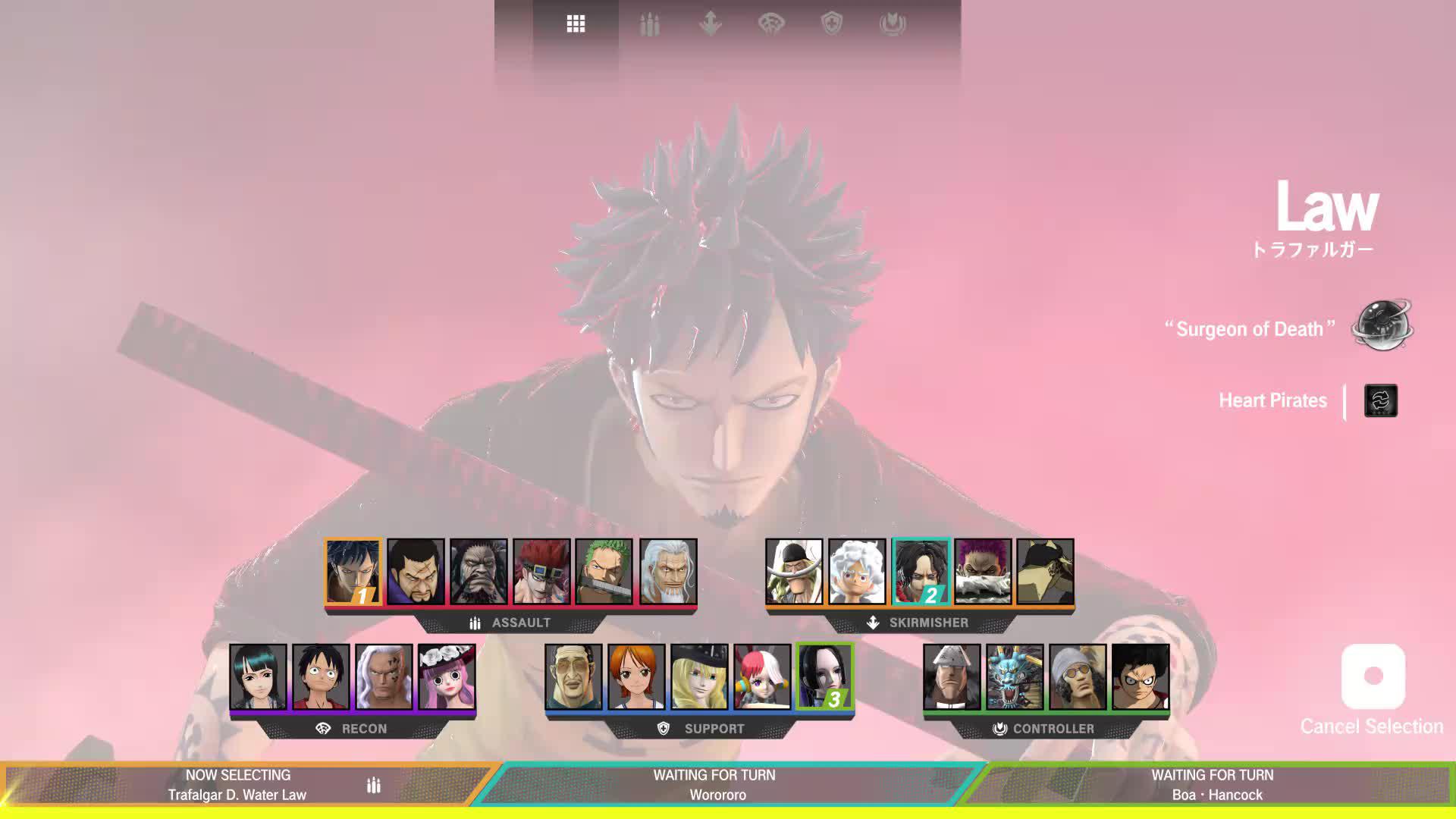This screenshot has height=819, width=1456.
Task: Select white-haired Gear 5 Luffy
Action: (857, 572)
